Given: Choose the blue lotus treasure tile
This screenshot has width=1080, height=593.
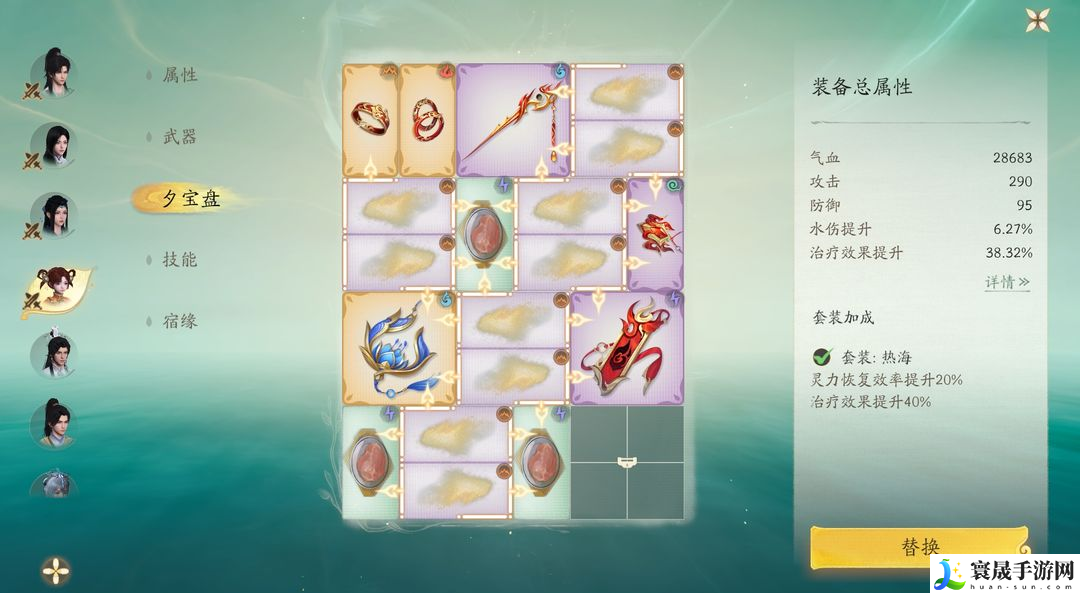Looking at the screenshot, I should coord(399,348).
